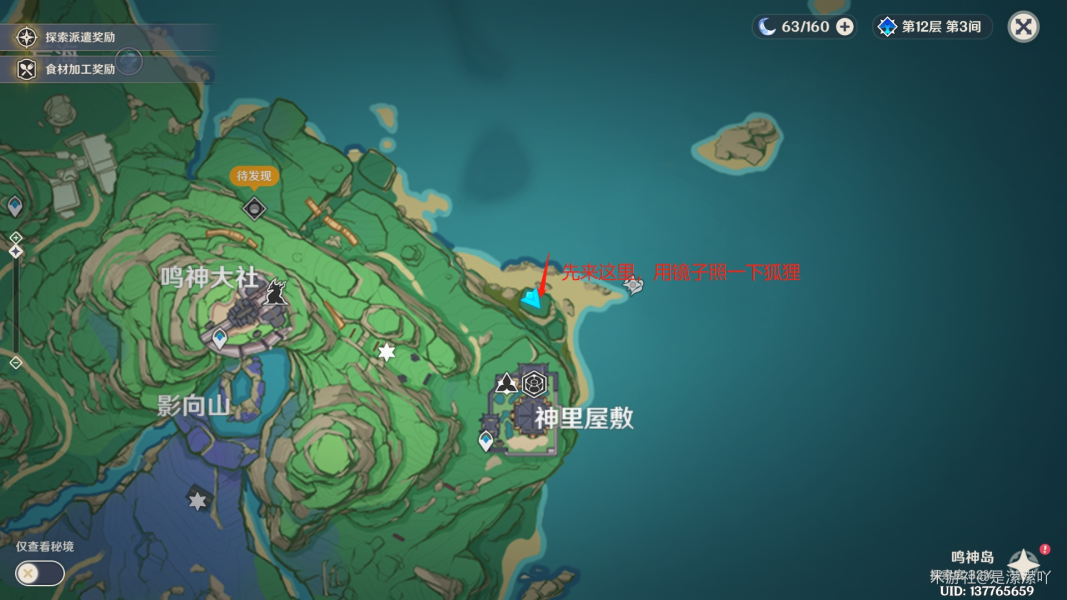Zoom out using the minus button

pyautogui.click(x=16, y=363)
